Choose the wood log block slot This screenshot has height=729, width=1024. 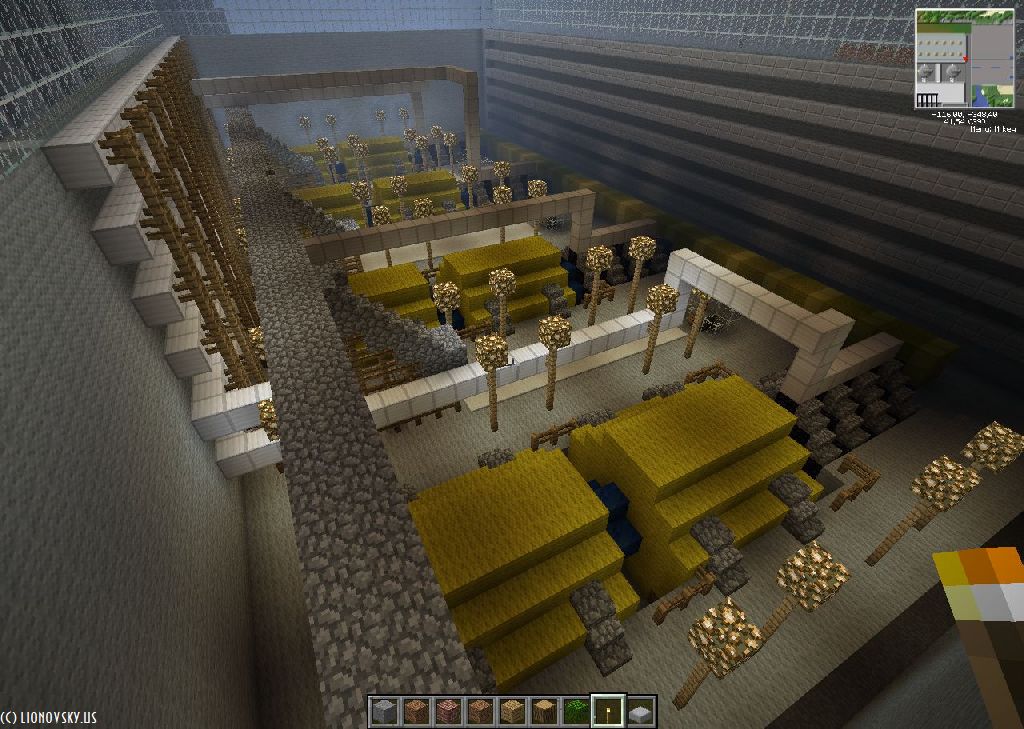point(544,712)
